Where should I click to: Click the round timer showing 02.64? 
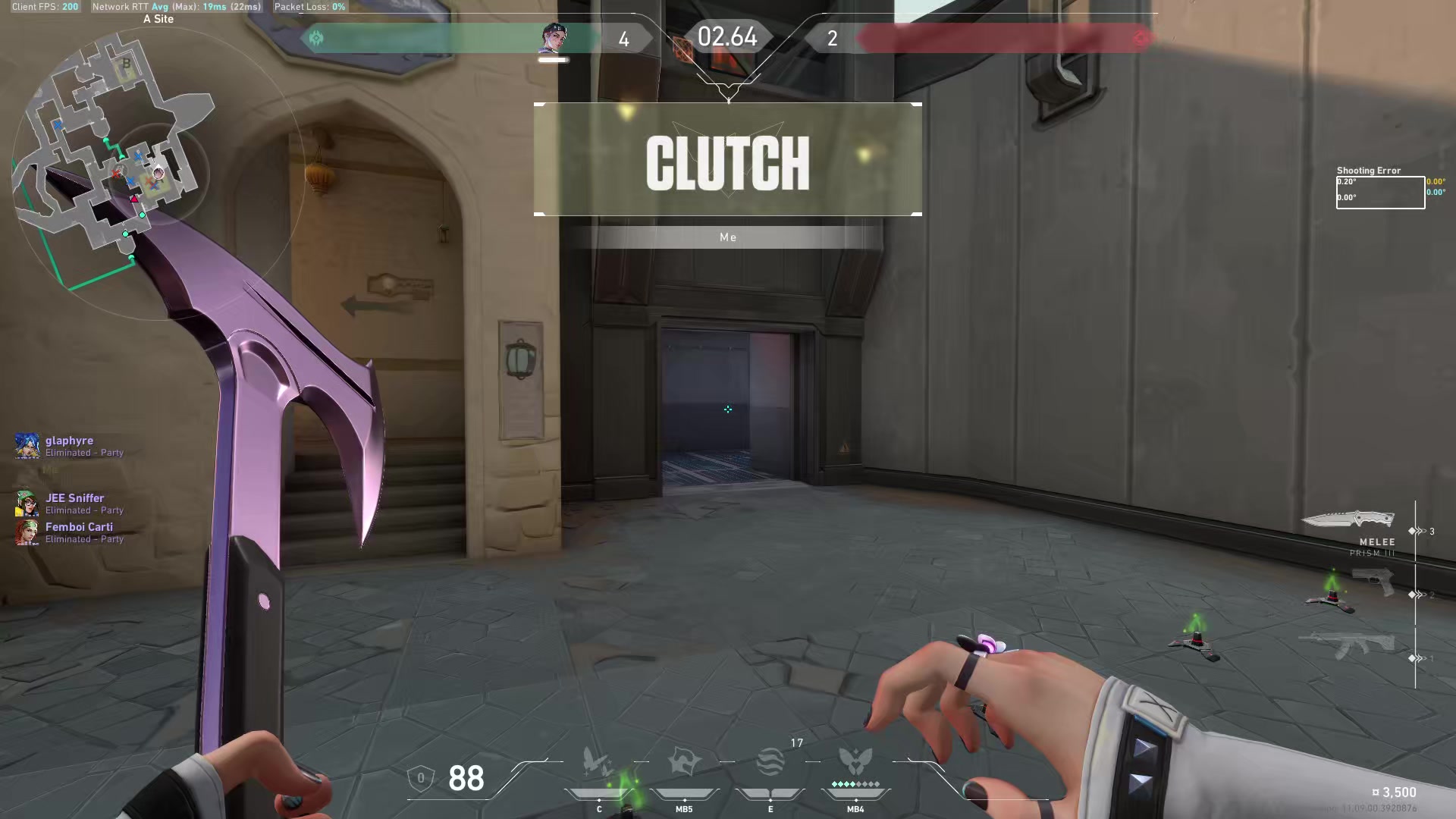pos(728,36)
